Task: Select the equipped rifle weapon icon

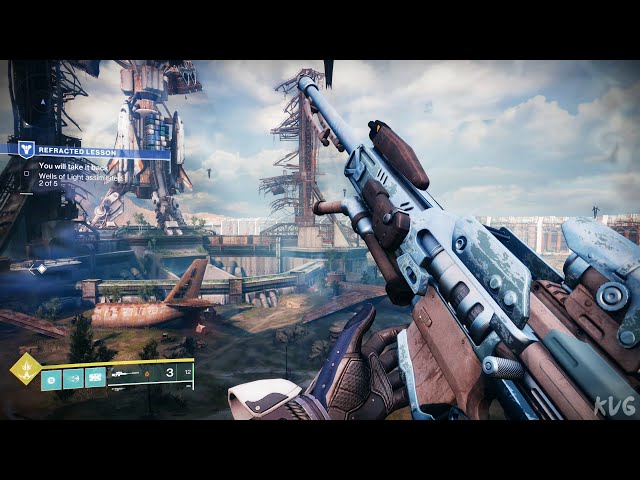Action: [x=126, y=375]
